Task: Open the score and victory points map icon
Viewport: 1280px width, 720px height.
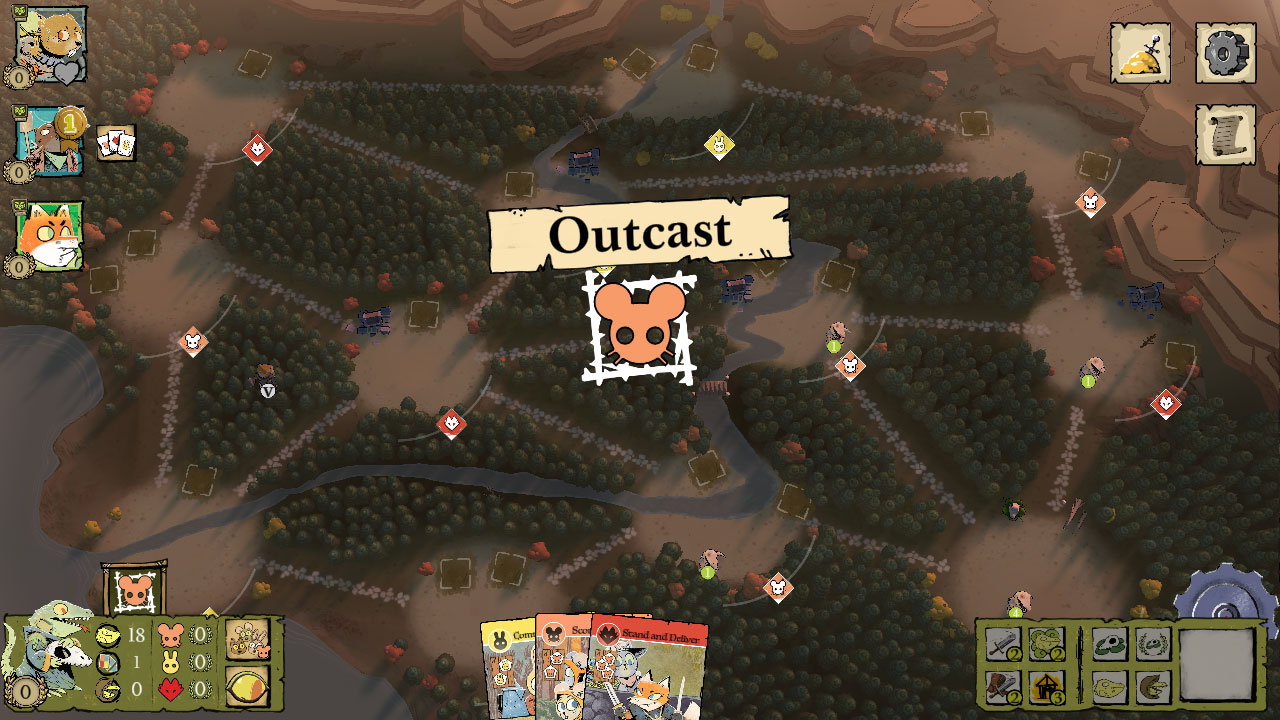Action: pos(1140,55)
